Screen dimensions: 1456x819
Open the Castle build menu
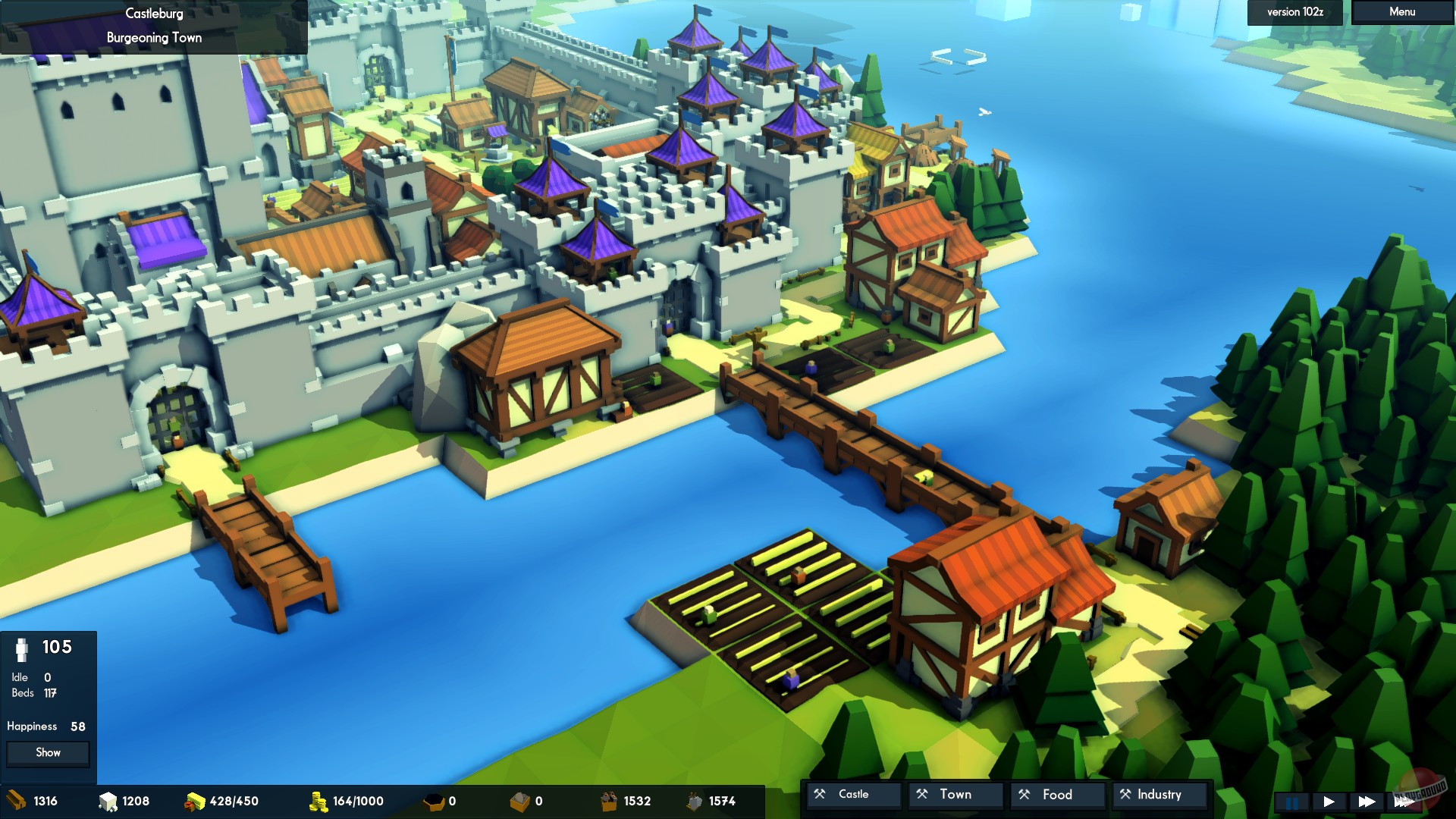click(853, 795)
